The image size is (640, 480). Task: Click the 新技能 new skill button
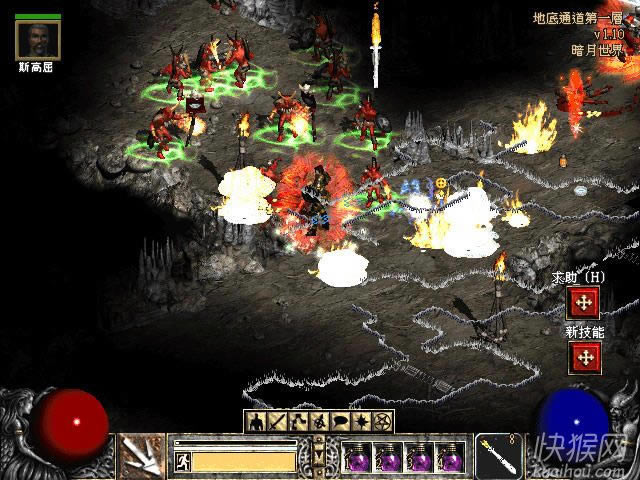(x=583, y=356)
